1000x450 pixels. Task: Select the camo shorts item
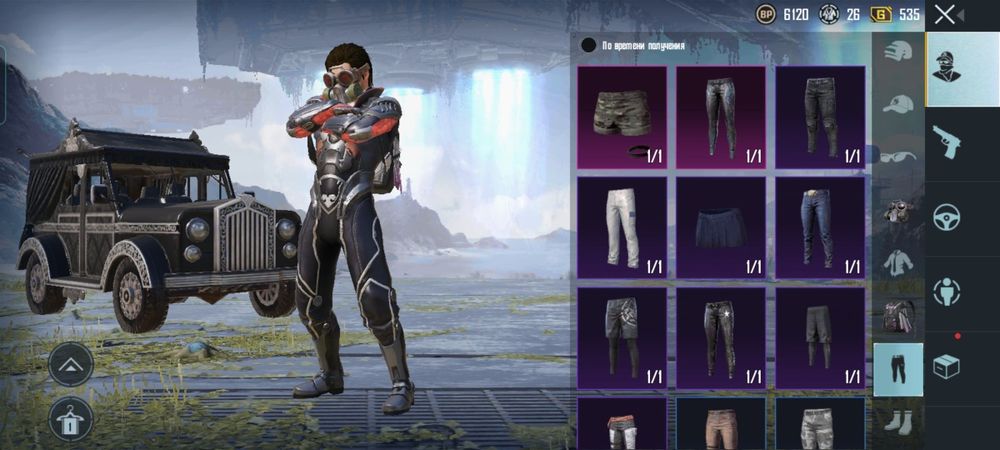click(x=622, y=116)
